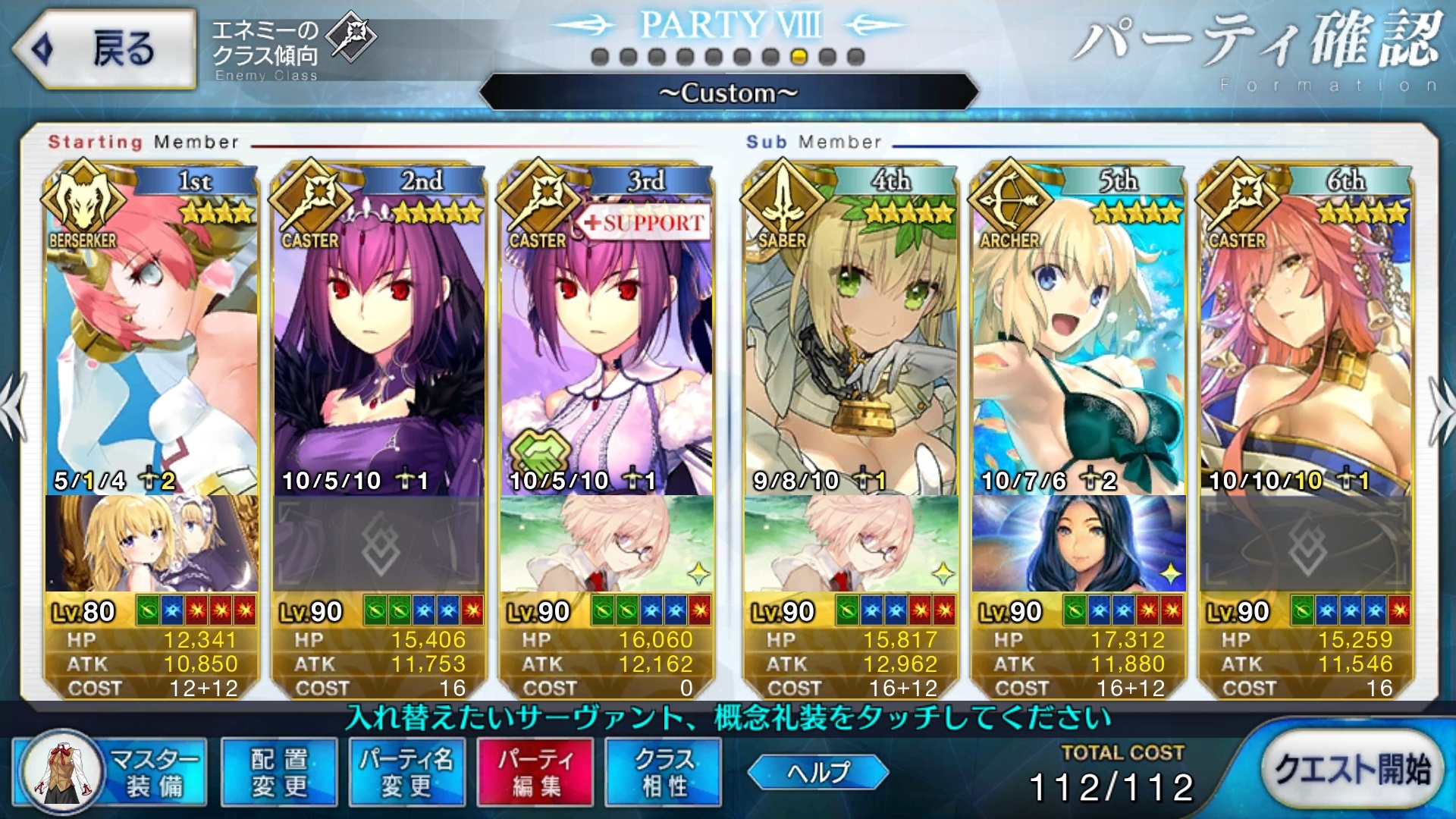
Task: Switch to the next party with right arrow
Action: pyautogui.click(x=1441, y=409)
